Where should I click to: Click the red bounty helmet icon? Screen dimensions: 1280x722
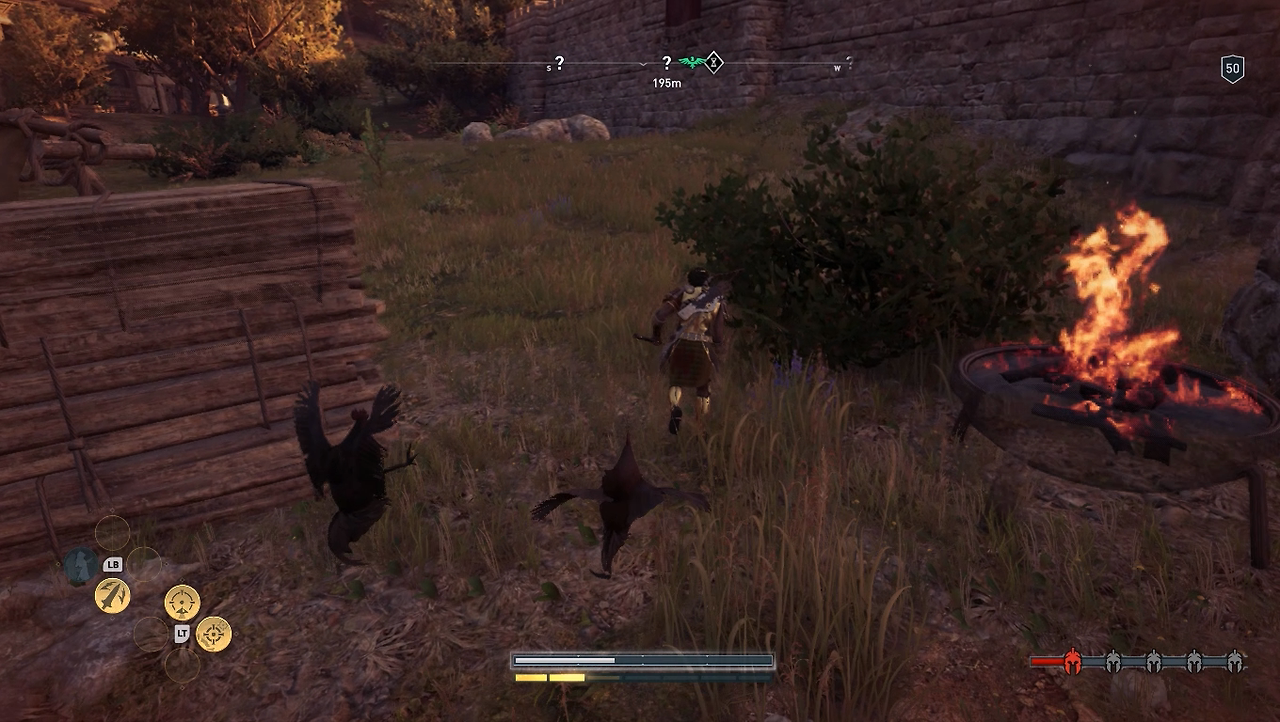point(1073,661)
